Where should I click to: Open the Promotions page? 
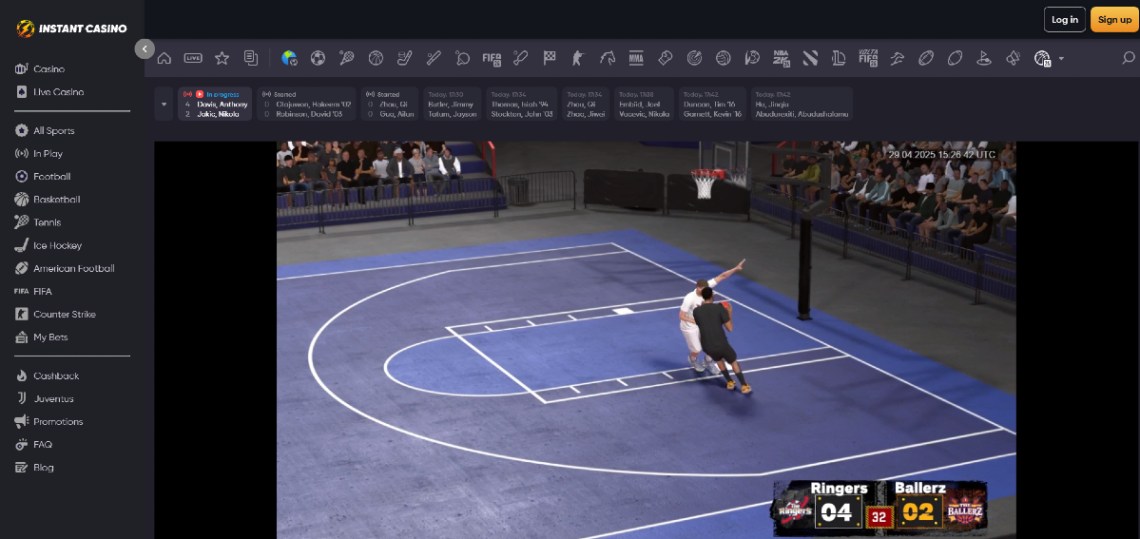coord(58,422)
